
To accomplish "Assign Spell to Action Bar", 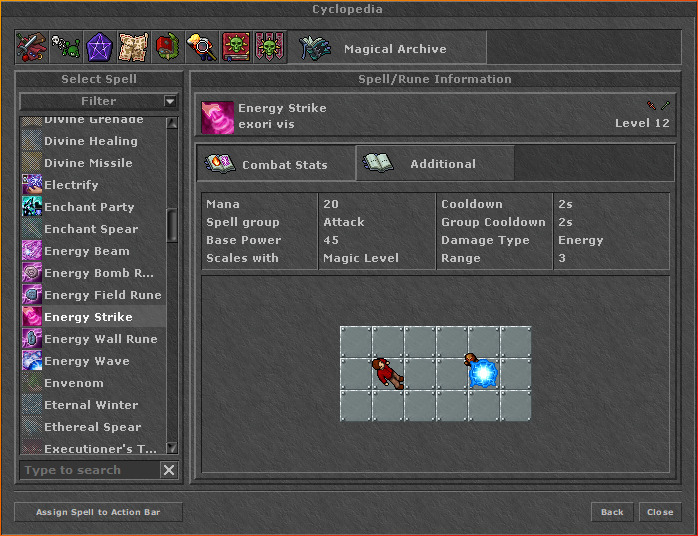I will (99, 512).
